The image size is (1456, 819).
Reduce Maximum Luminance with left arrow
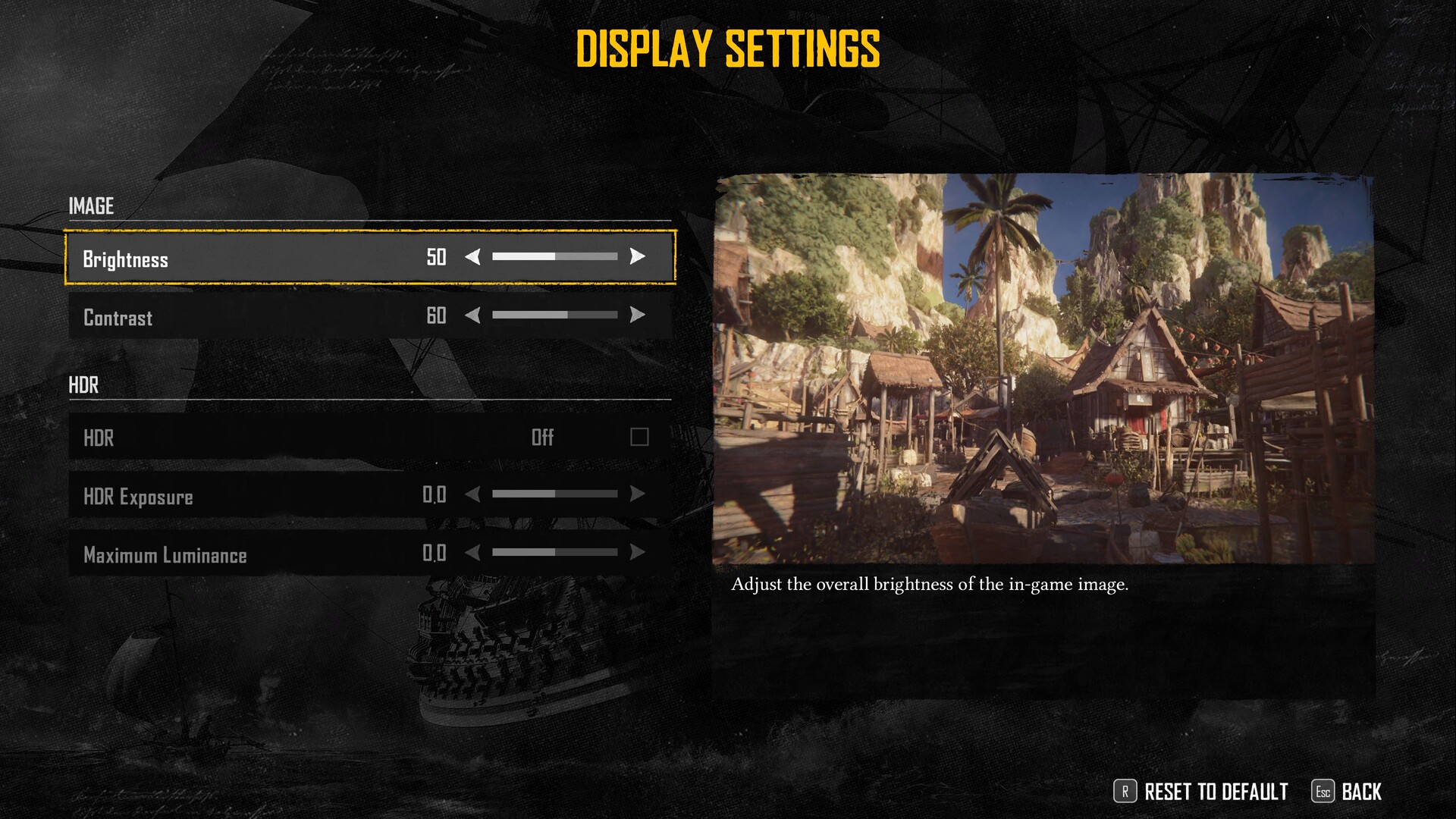tap(472, 553)
